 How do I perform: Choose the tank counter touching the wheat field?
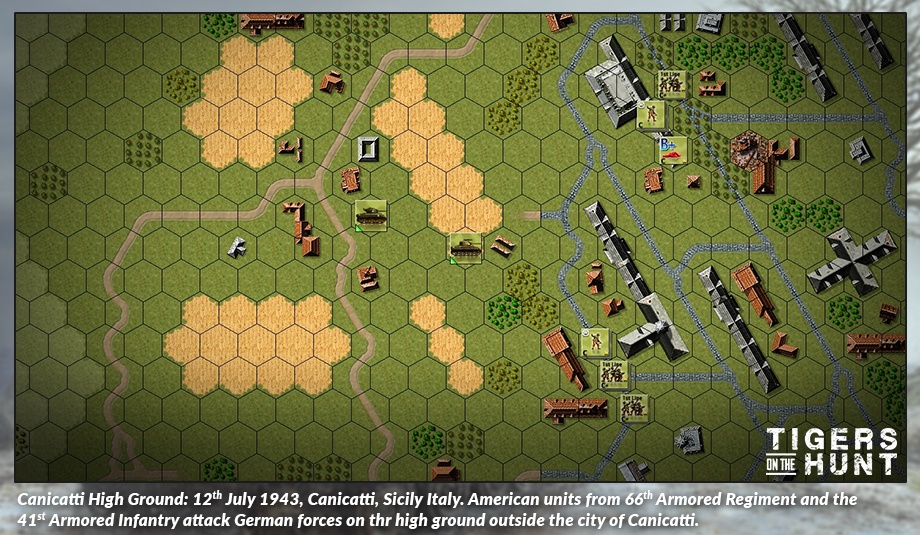click(x=465, y=246)
